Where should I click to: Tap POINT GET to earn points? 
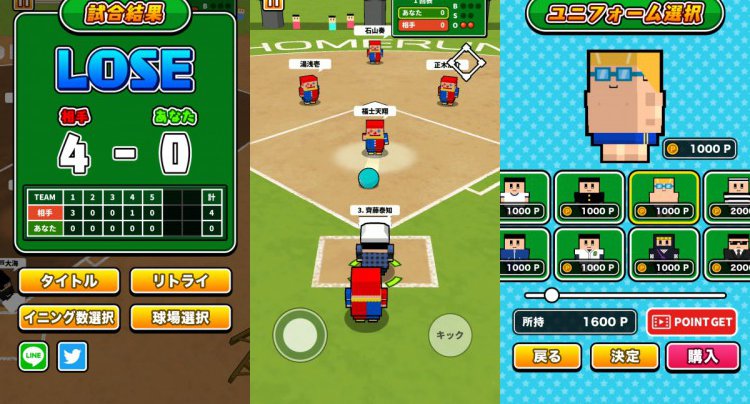[692, 321]
